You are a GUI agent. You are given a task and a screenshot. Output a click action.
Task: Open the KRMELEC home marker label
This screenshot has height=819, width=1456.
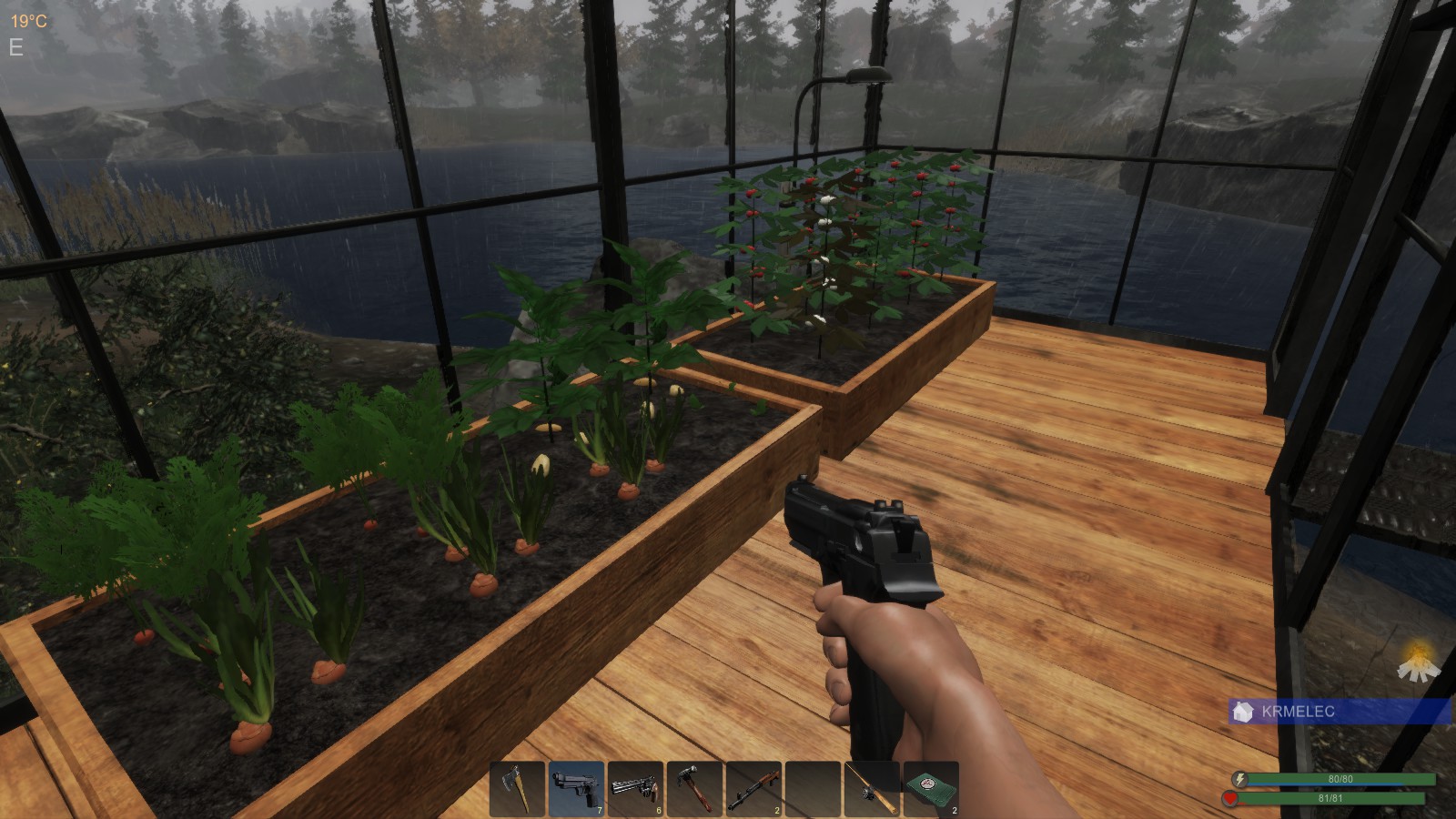1297,713
